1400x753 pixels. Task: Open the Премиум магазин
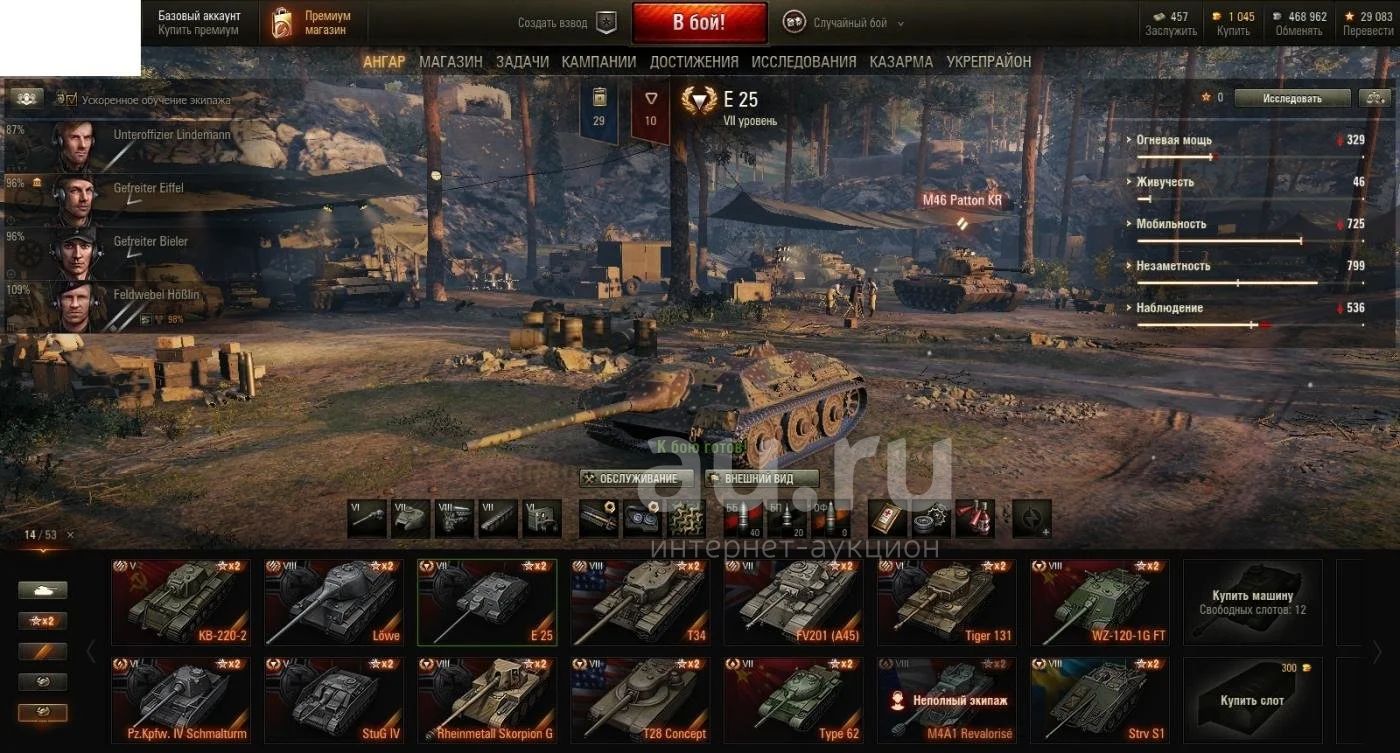[313, 23]
